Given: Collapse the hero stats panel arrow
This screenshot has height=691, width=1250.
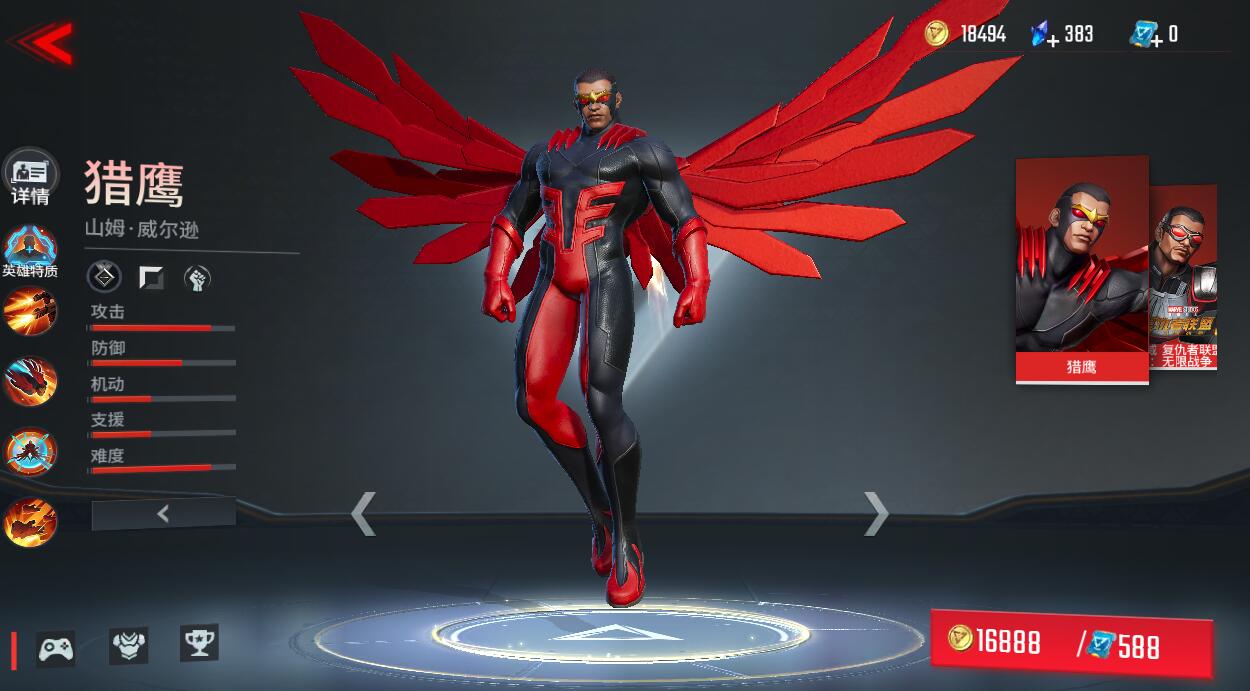Looking at the screenshot, I should click(163, 514).
